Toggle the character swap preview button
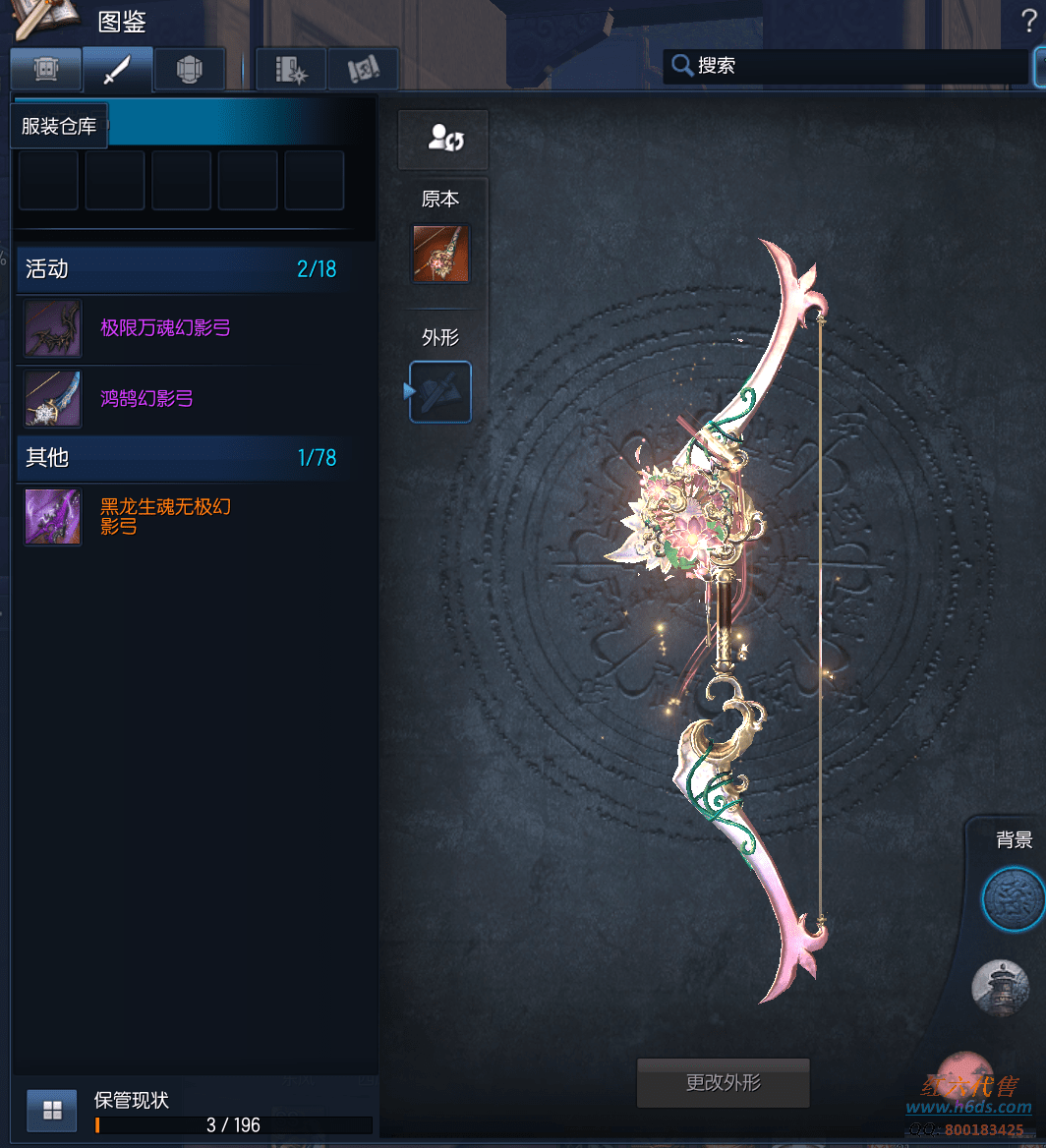 point(444,139)
